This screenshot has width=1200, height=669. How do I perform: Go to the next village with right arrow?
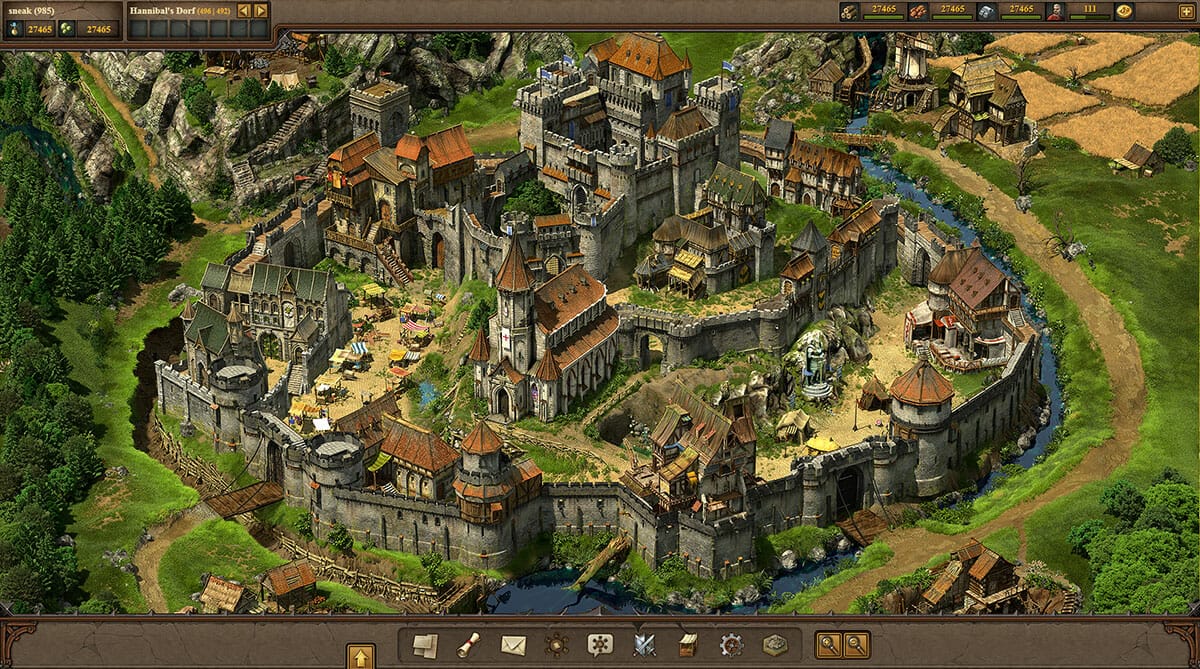point(261,11)
